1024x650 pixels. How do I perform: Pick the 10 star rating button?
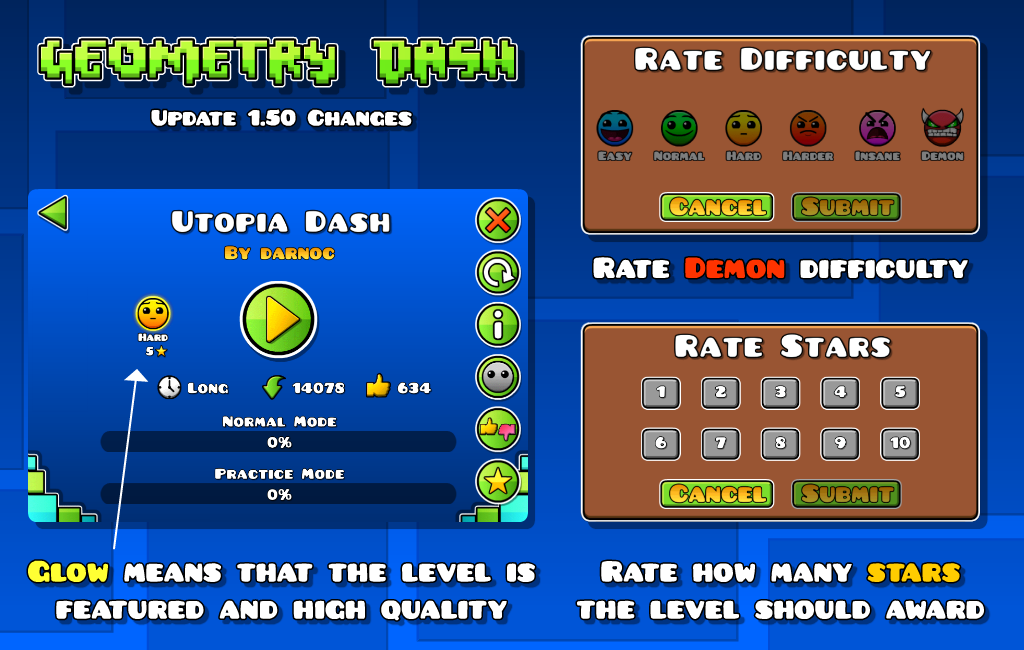(x=900, y=444)
